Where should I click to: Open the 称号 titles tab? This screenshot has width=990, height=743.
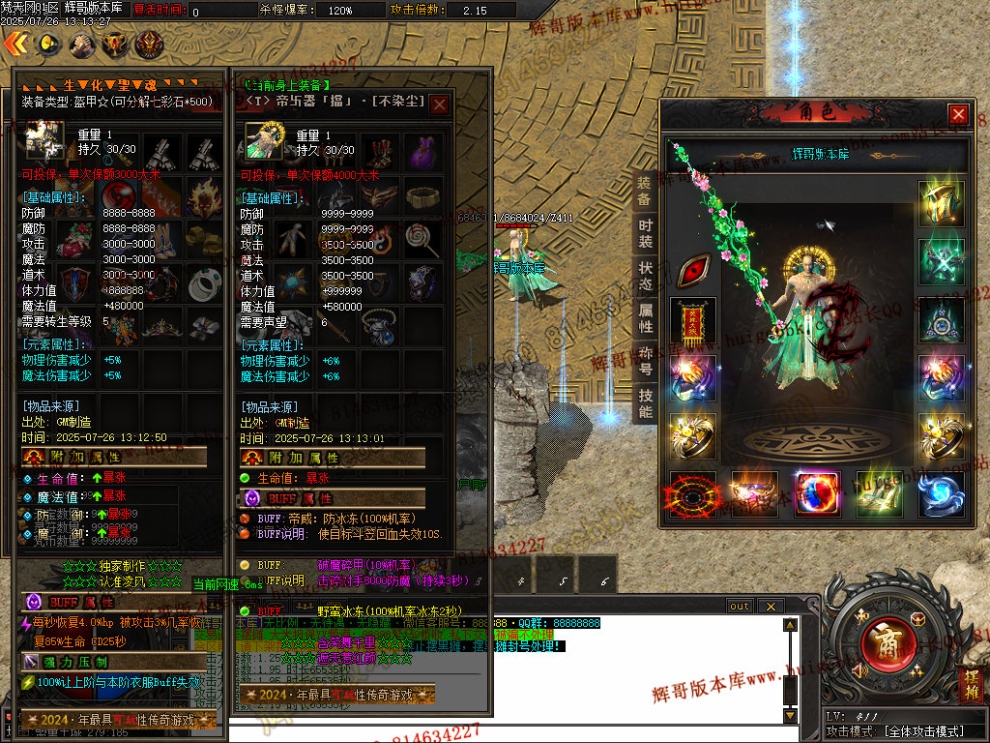(645, 361)
